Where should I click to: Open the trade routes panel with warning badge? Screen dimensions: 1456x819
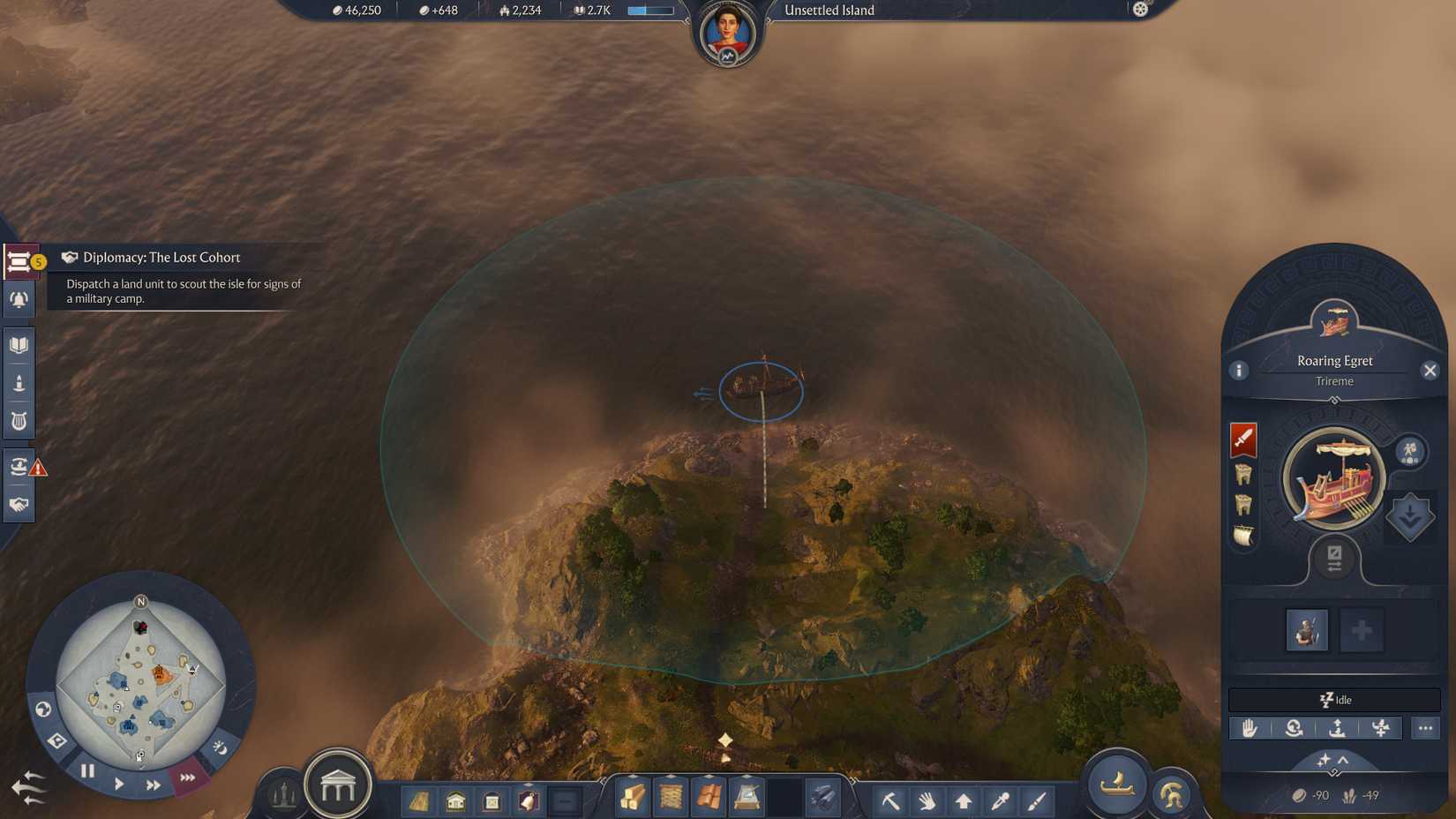coord(18,466)
